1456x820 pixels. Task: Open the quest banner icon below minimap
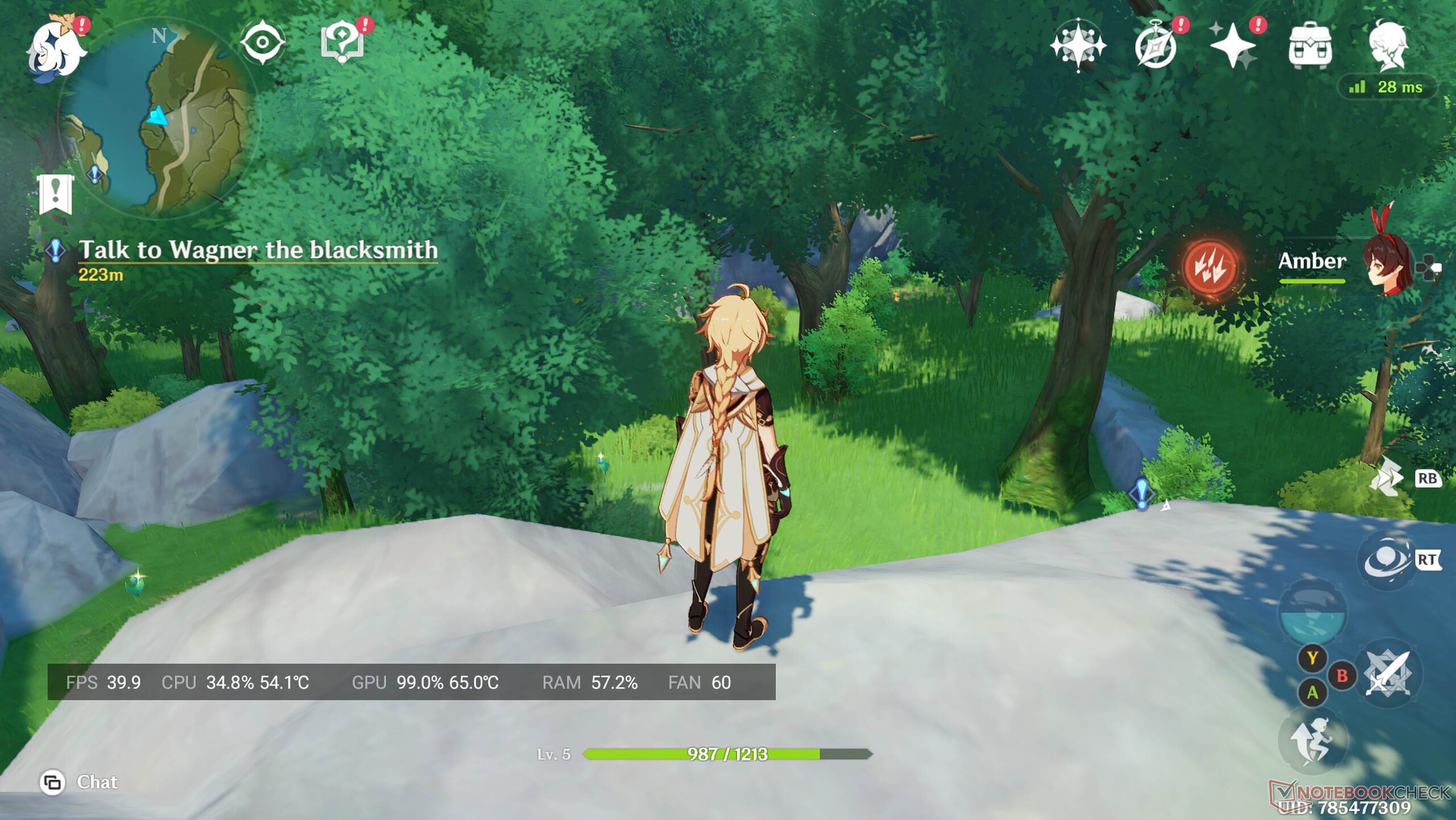pyautogui.click(x=55, y=194)
